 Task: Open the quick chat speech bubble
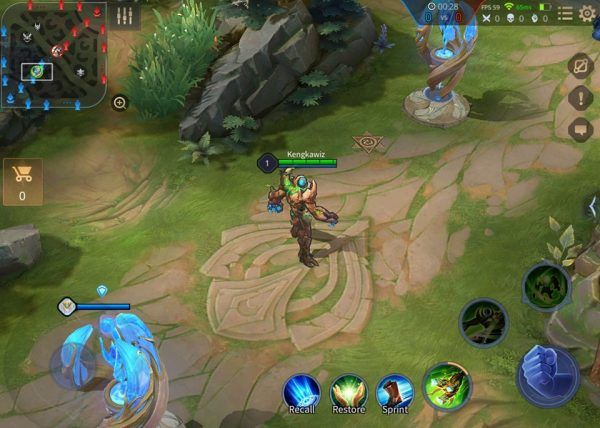click(x=580, y=129)
